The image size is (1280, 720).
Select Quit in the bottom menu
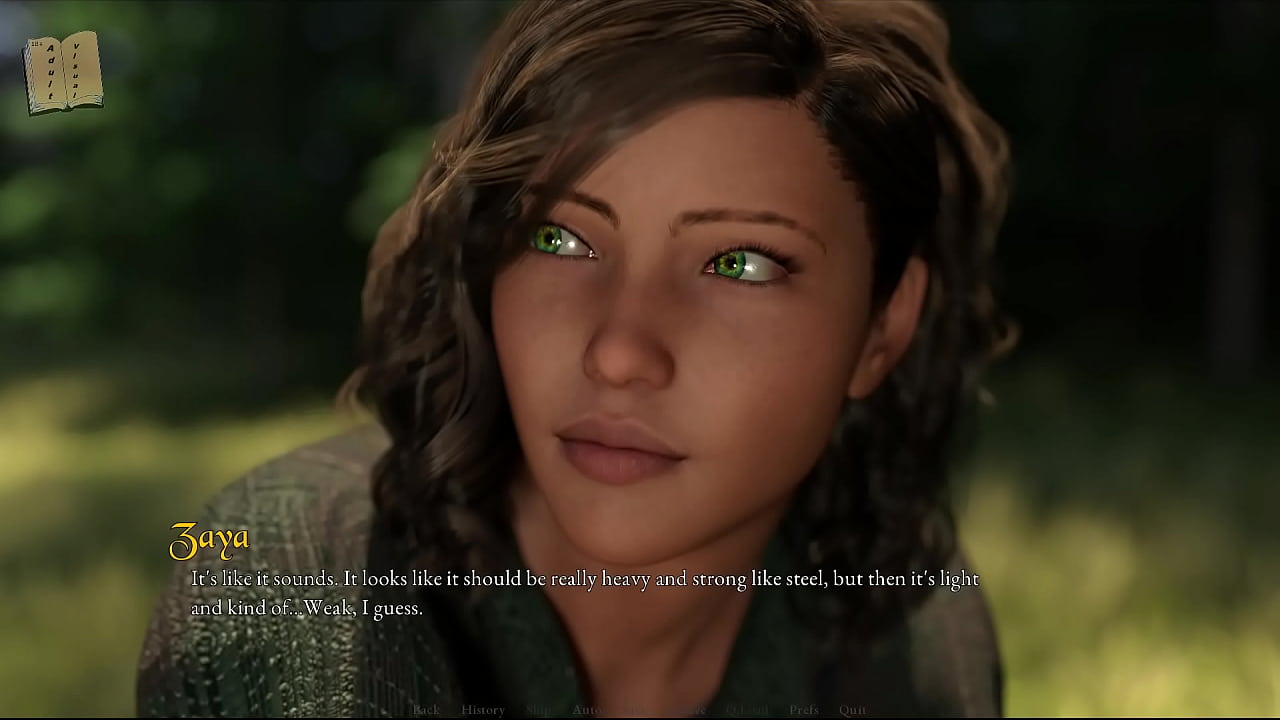853,710
